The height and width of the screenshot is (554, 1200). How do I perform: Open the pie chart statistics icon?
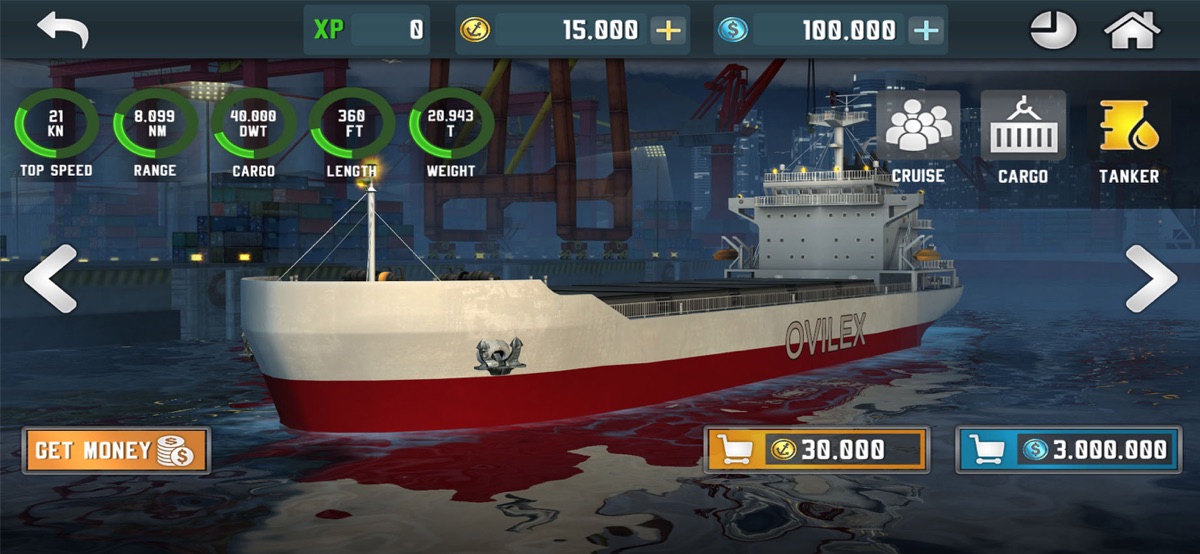pos(1054,30)
